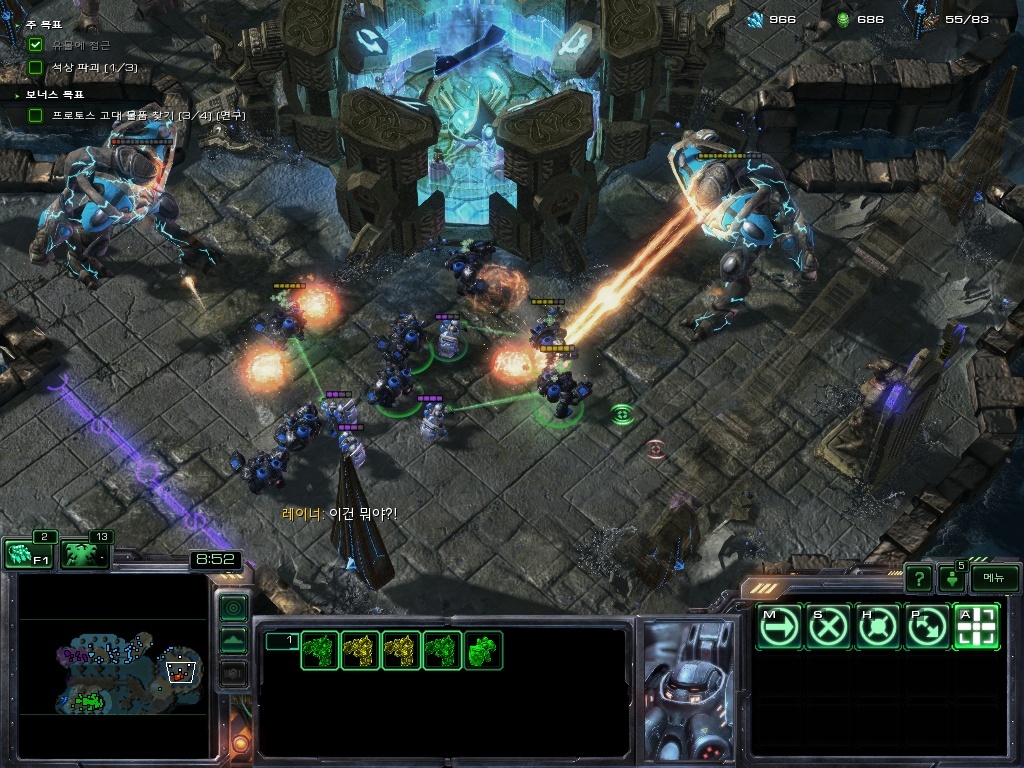1024x768 pixels.
Task: Select the Patrol command
Action: point(927,627)
